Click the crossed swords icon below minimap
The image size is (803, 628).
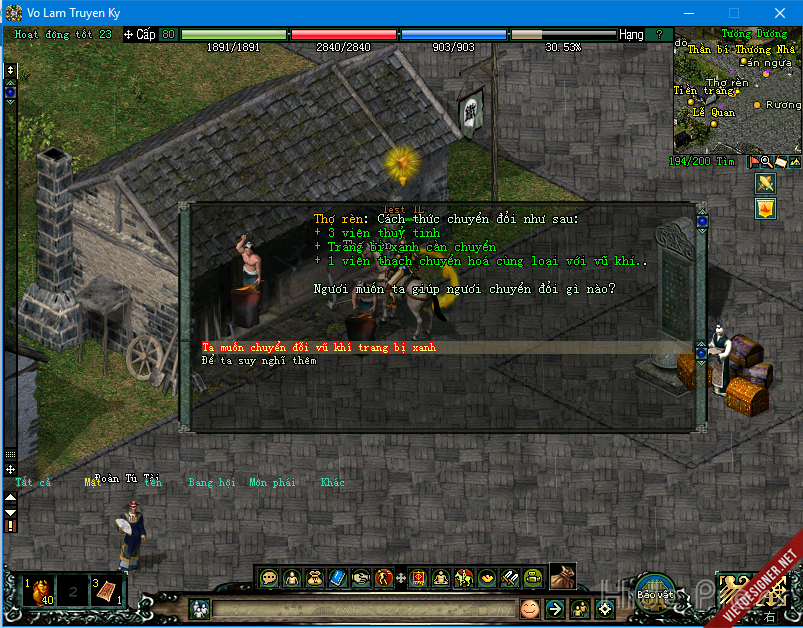point(765,183)
